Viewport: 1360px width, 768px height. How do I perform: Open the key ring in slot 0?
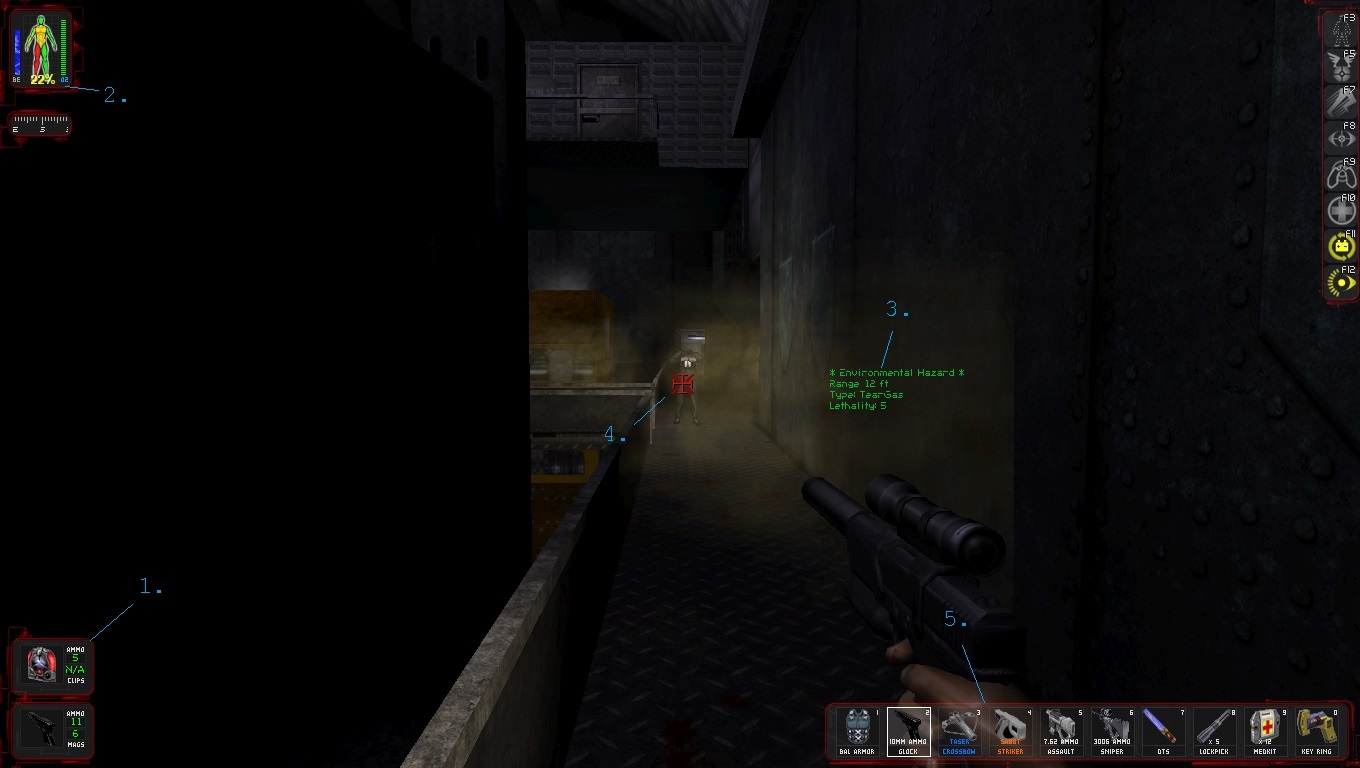tap(1316, 731)
